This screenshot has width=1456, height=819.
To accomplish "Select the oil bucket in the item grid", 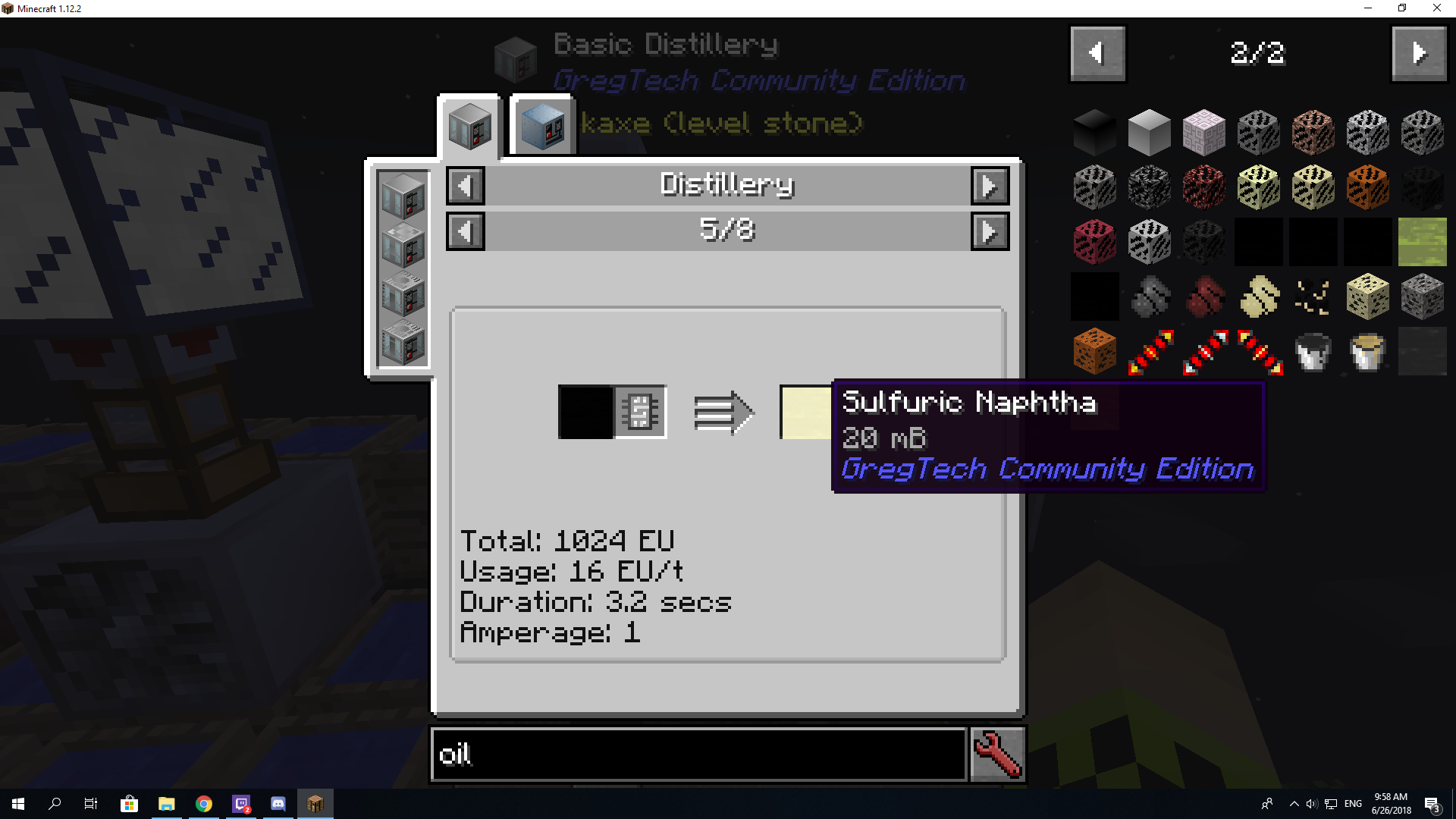I will pos(1313,351).
